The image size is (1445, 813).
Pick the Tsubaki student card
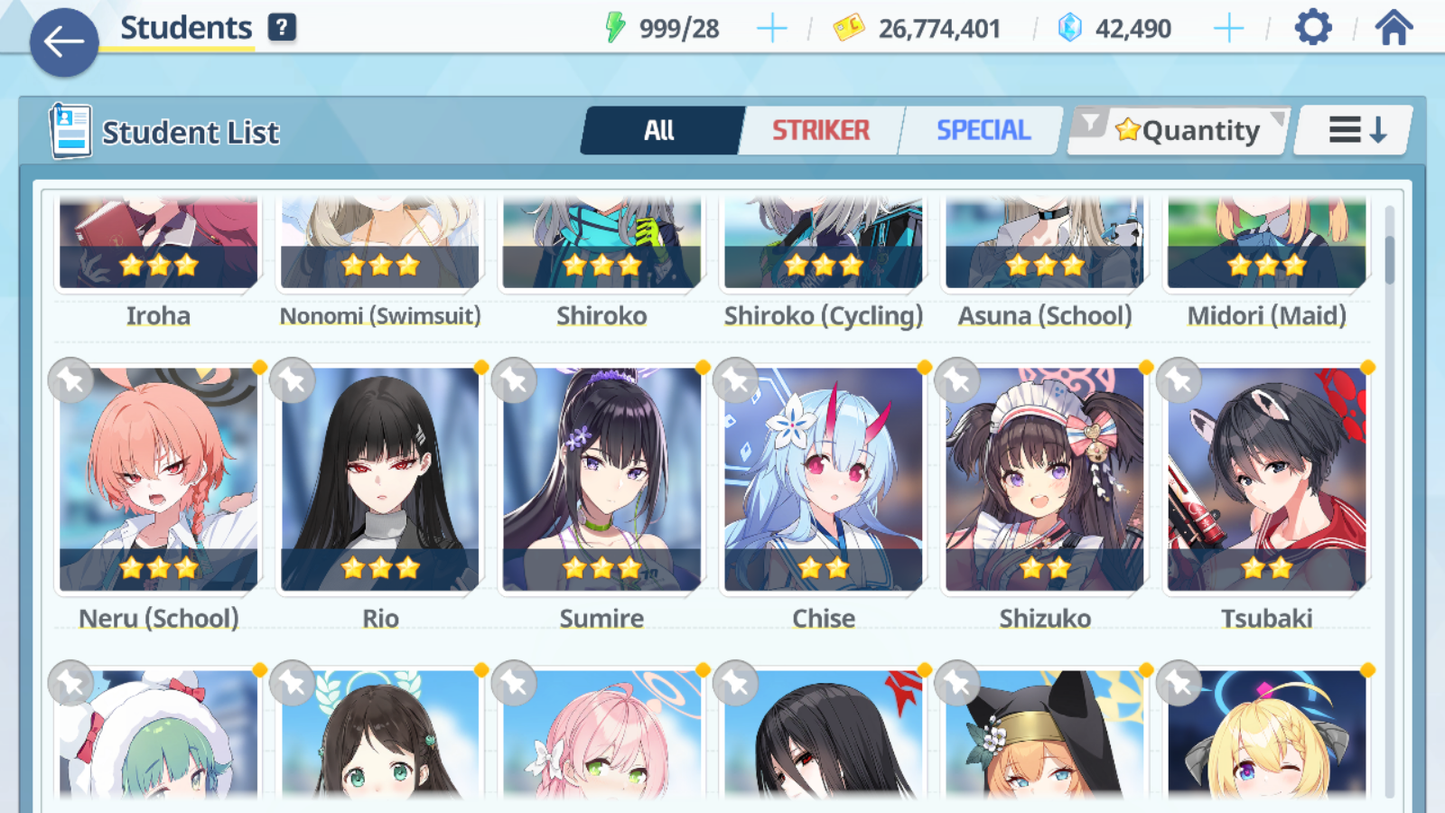tap(1266, 480)
